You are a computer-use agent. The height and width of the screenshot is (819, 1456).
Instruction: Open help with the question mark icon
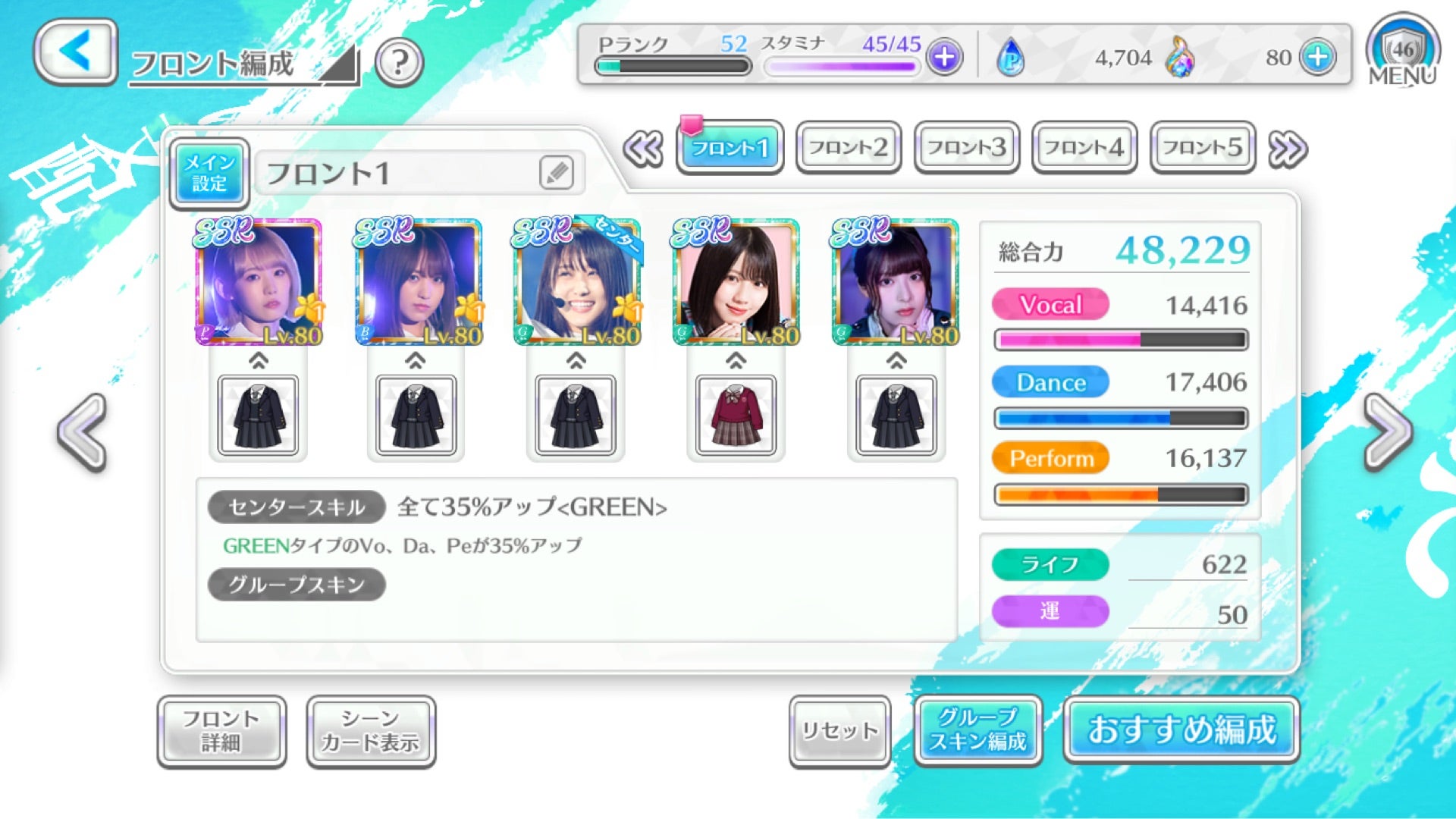click(399, 62)
